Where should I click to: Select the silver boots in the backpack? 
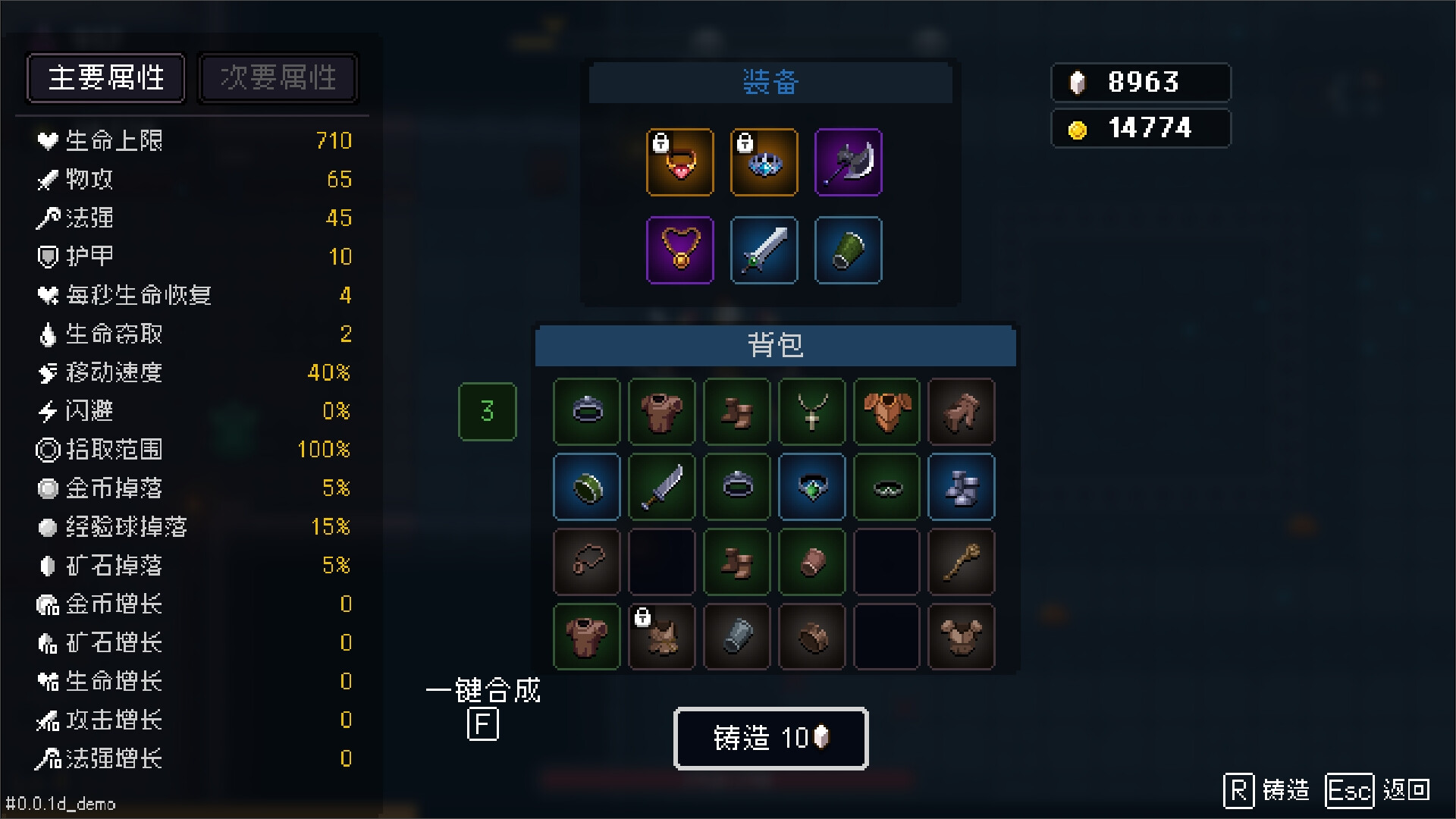(x=961, y=487)
